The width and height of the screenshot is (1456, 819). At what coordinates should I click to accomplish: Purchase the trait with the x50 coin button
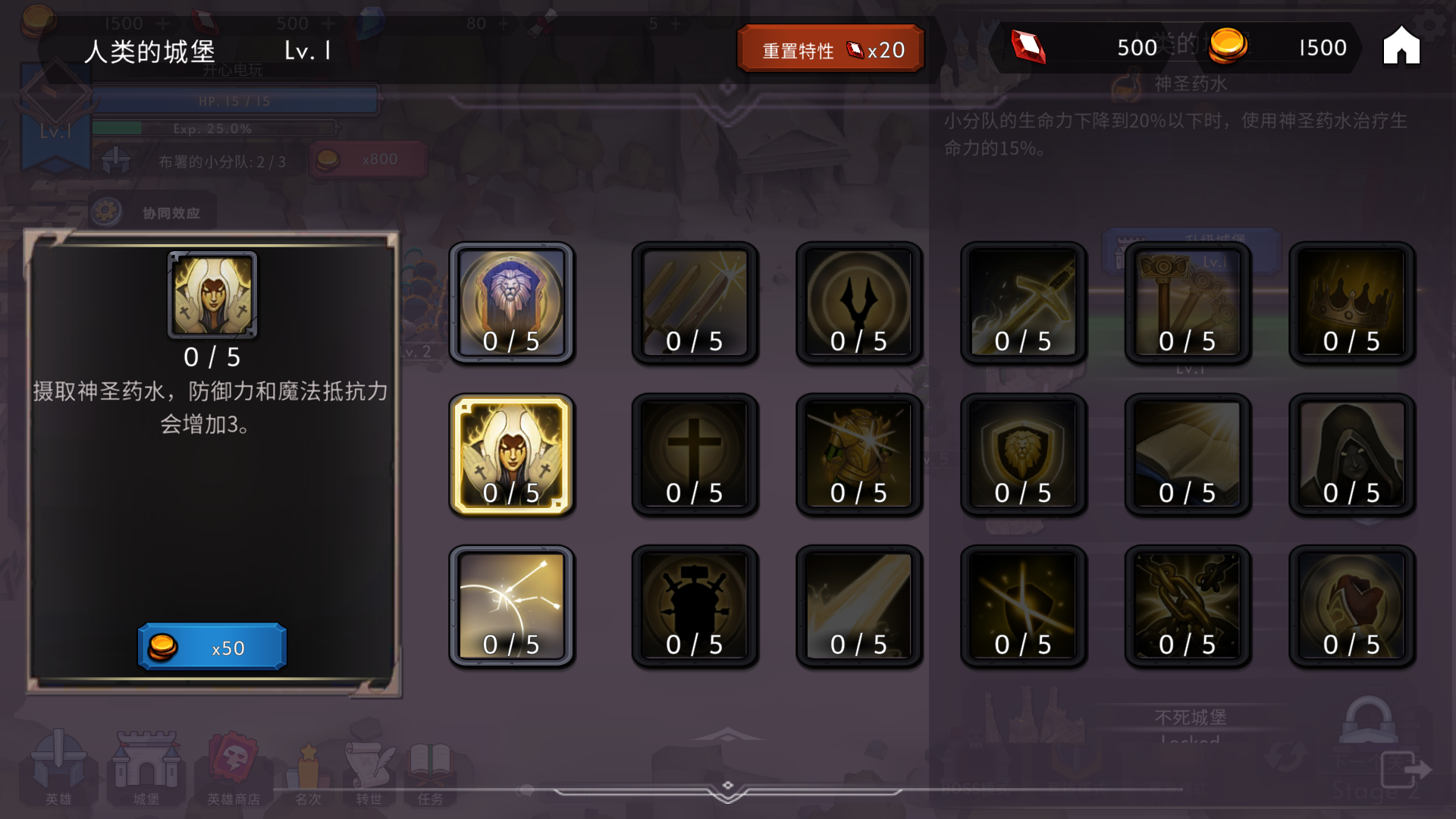pyautogui.click(x=211, y=646)
